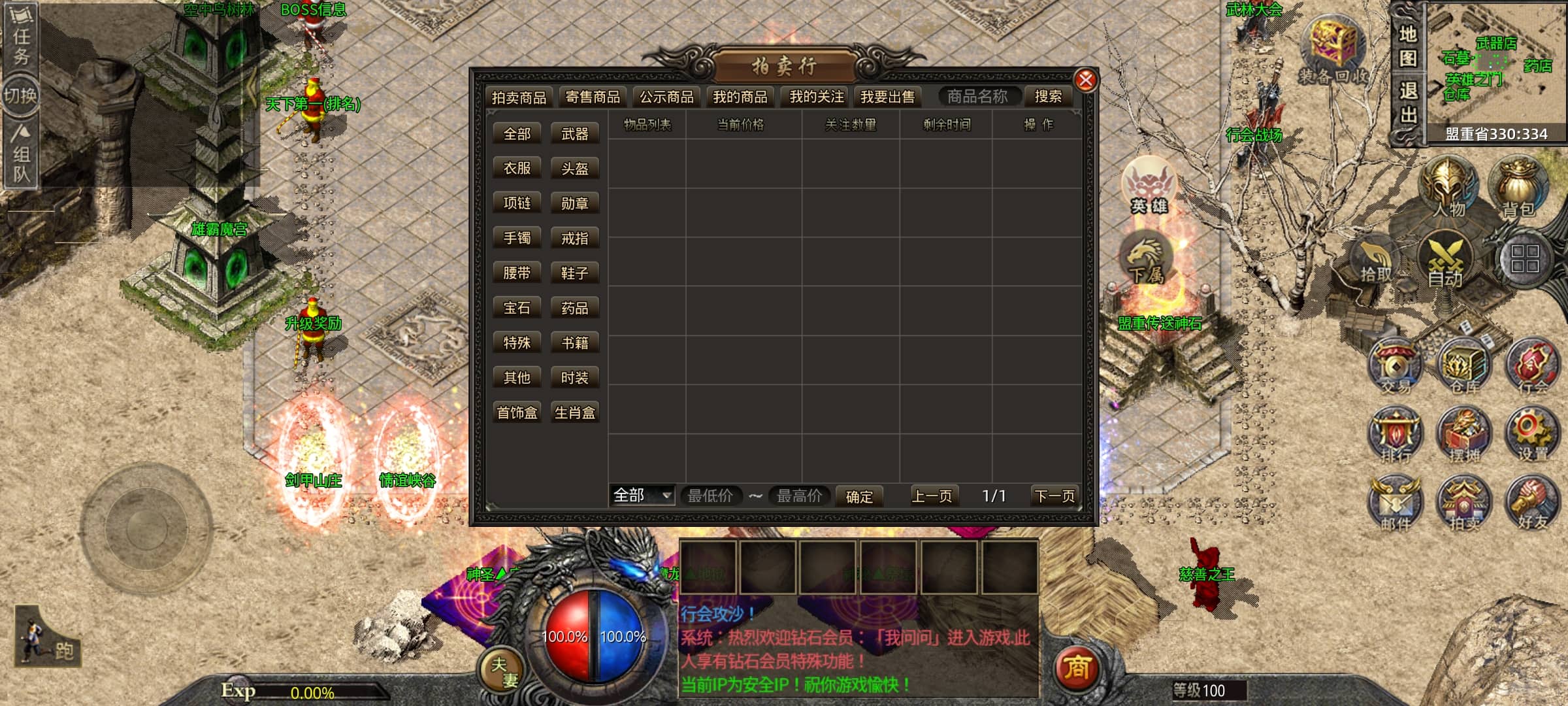The height and width of the screenshot is (706, 1568).
Task: Switch to the 寄售商品 tab
Action: (x=593, y=97)
